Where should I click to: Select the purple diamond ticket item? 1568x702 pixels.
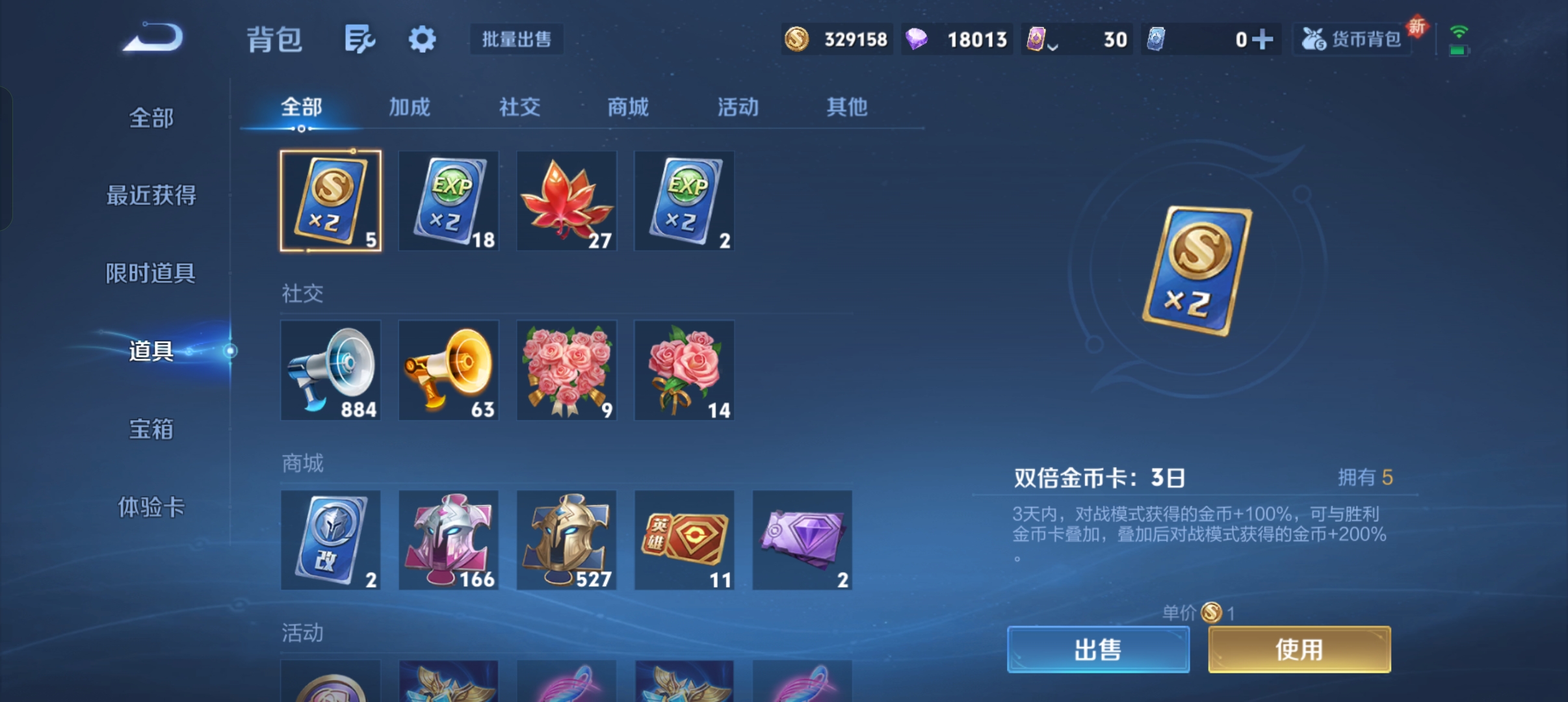802,540
